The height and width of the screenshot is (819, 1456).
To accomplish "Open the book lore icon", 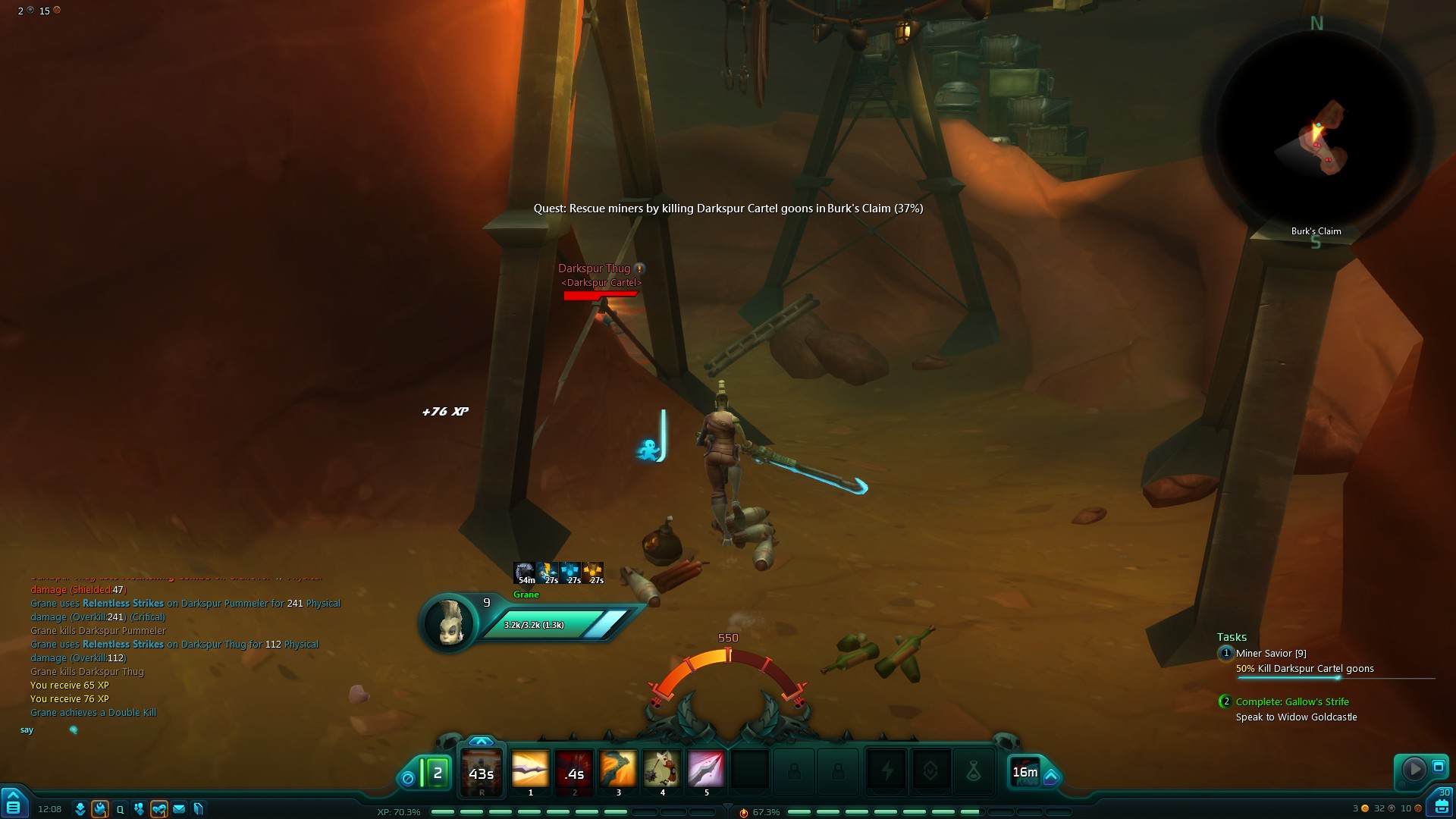I will tap(199, 809).
